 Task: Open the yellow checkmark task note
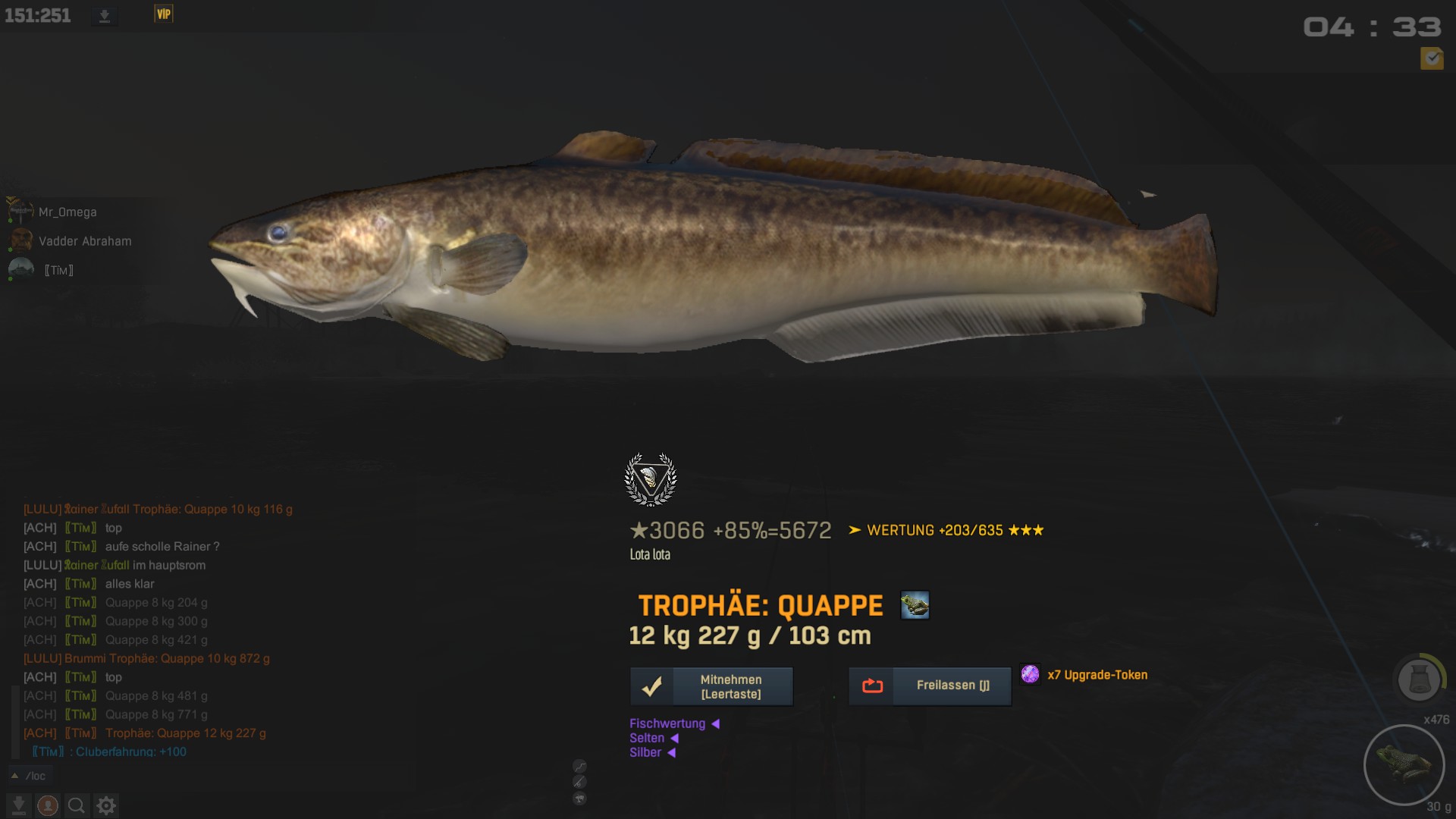coord(1432,58)
